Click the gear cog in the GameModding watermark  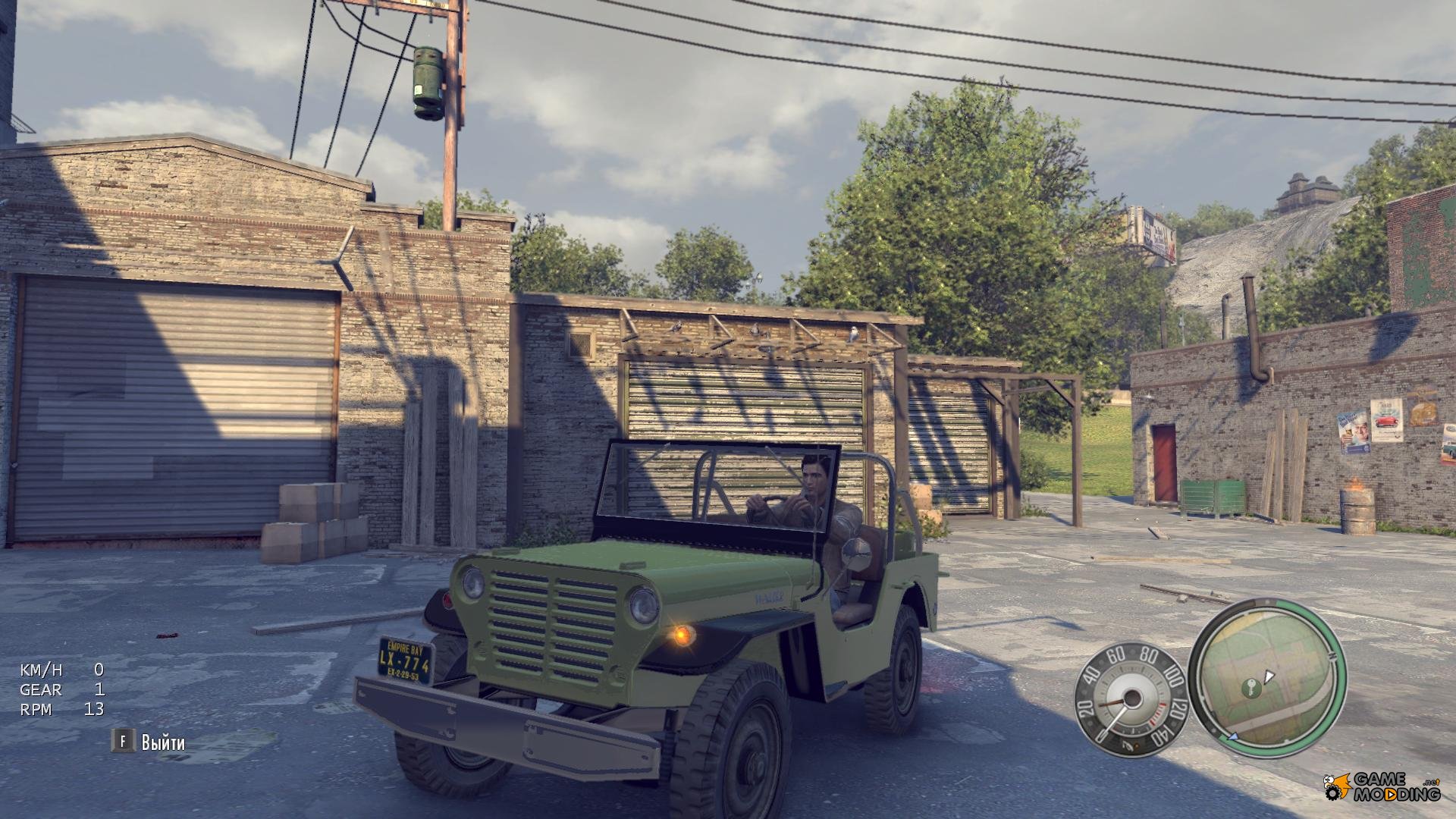[1334, 794]
